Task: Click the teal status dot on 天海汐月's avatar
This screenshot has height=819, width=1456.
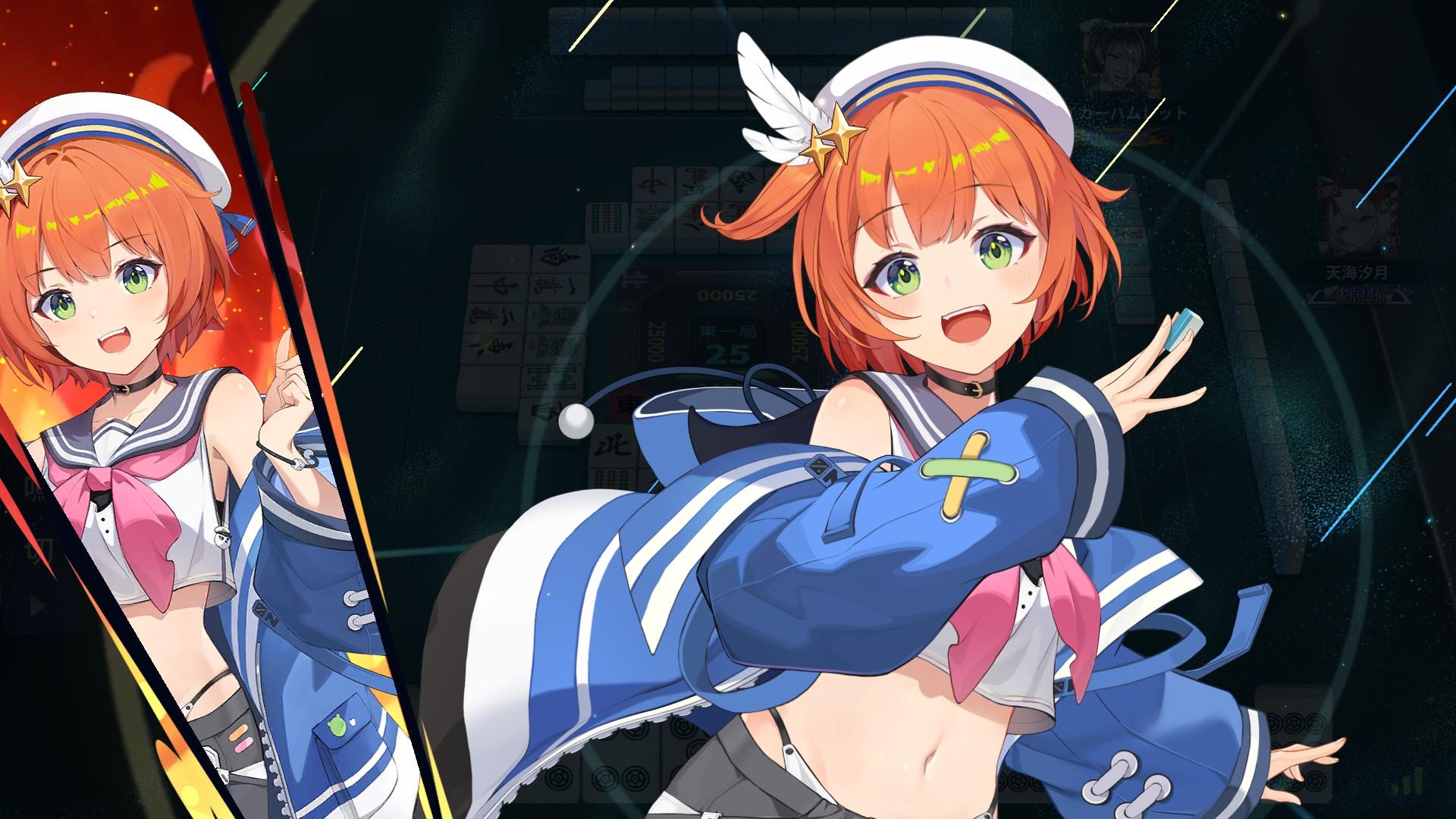Action: 1385,248
